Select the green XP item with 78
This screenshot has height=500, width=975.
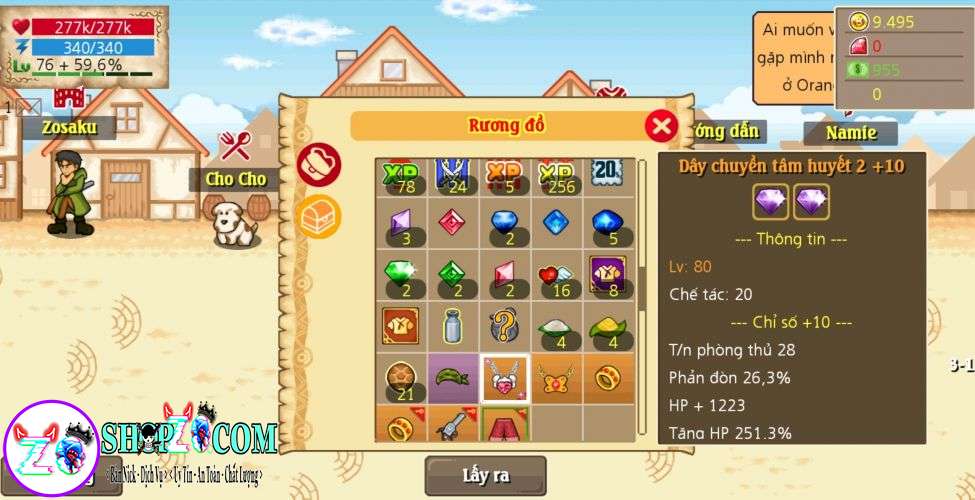(402, 176)
